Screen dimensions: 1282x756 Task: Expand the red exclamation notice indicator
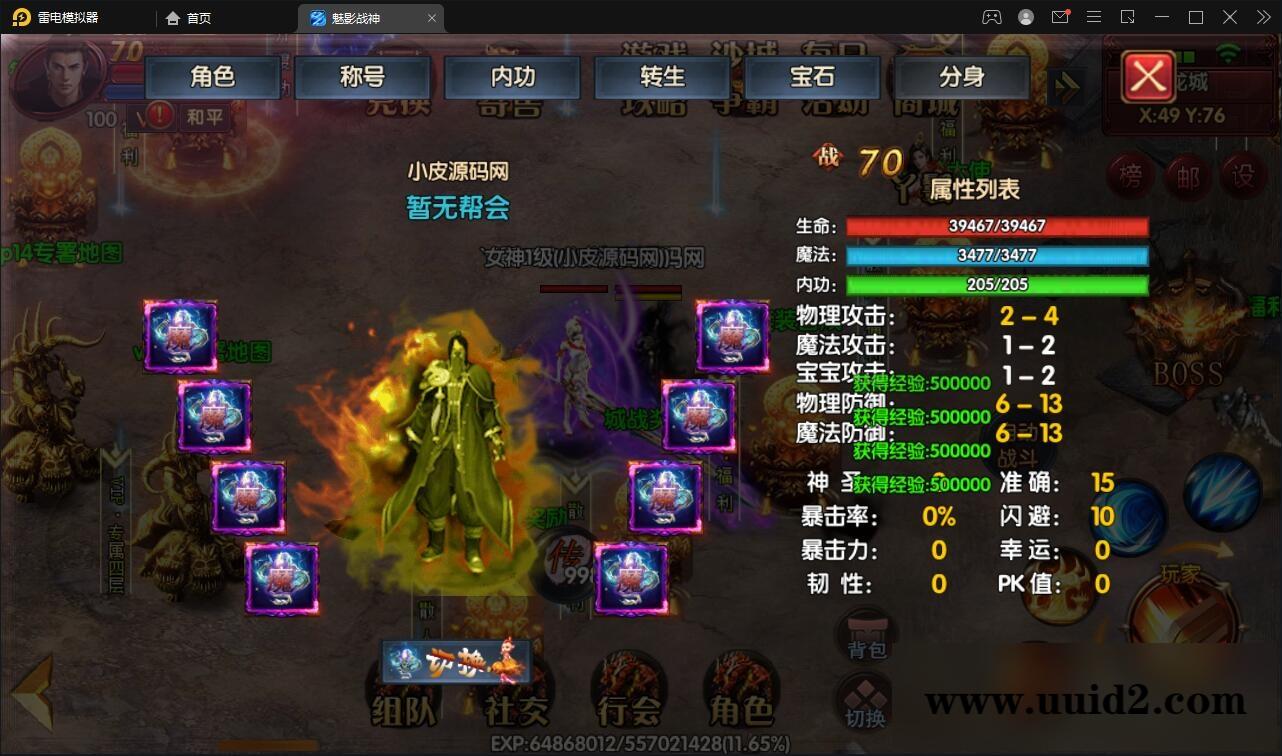coord(161,116)
